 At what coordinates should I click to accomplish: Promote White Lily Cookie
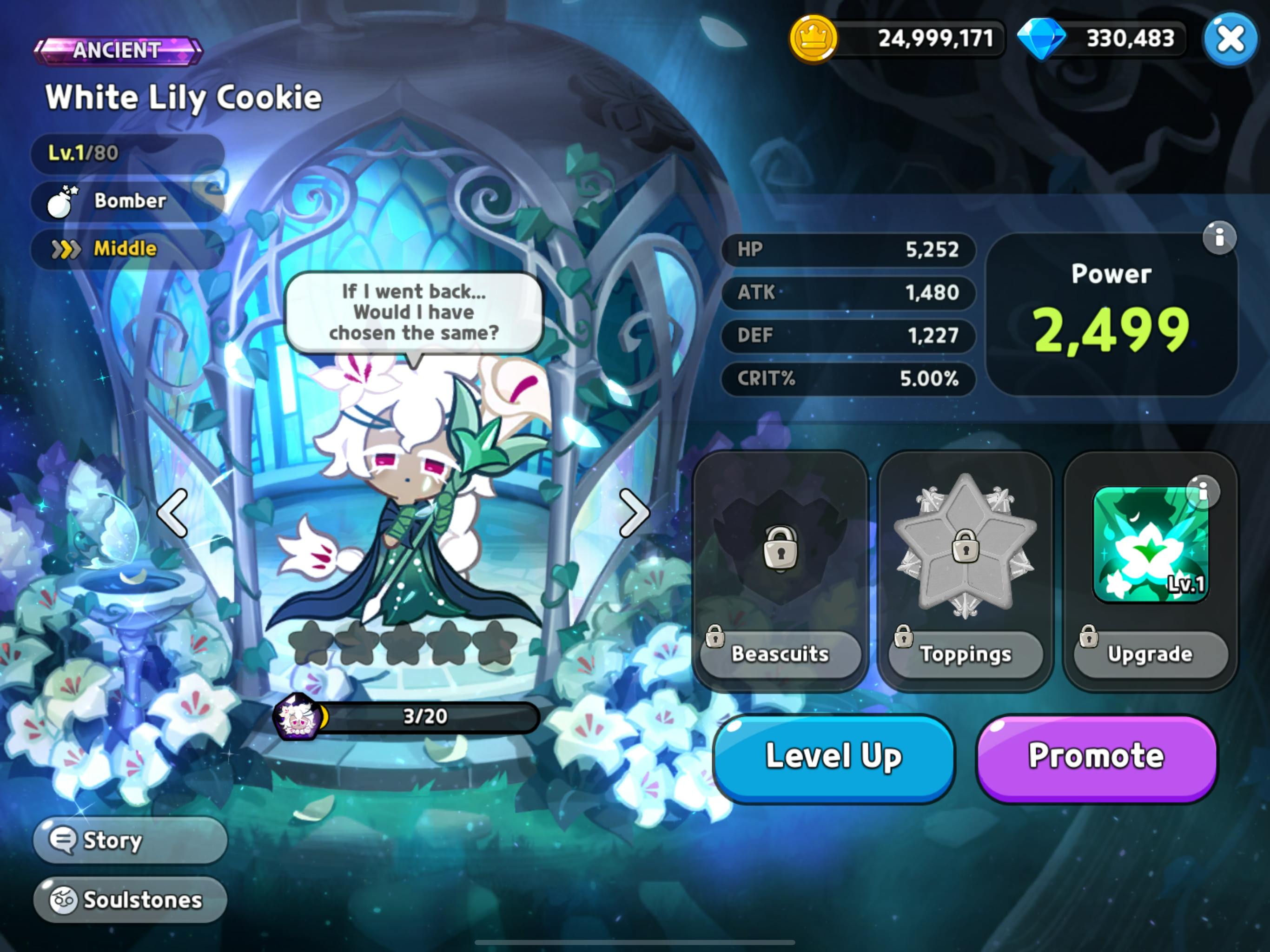1096,757
